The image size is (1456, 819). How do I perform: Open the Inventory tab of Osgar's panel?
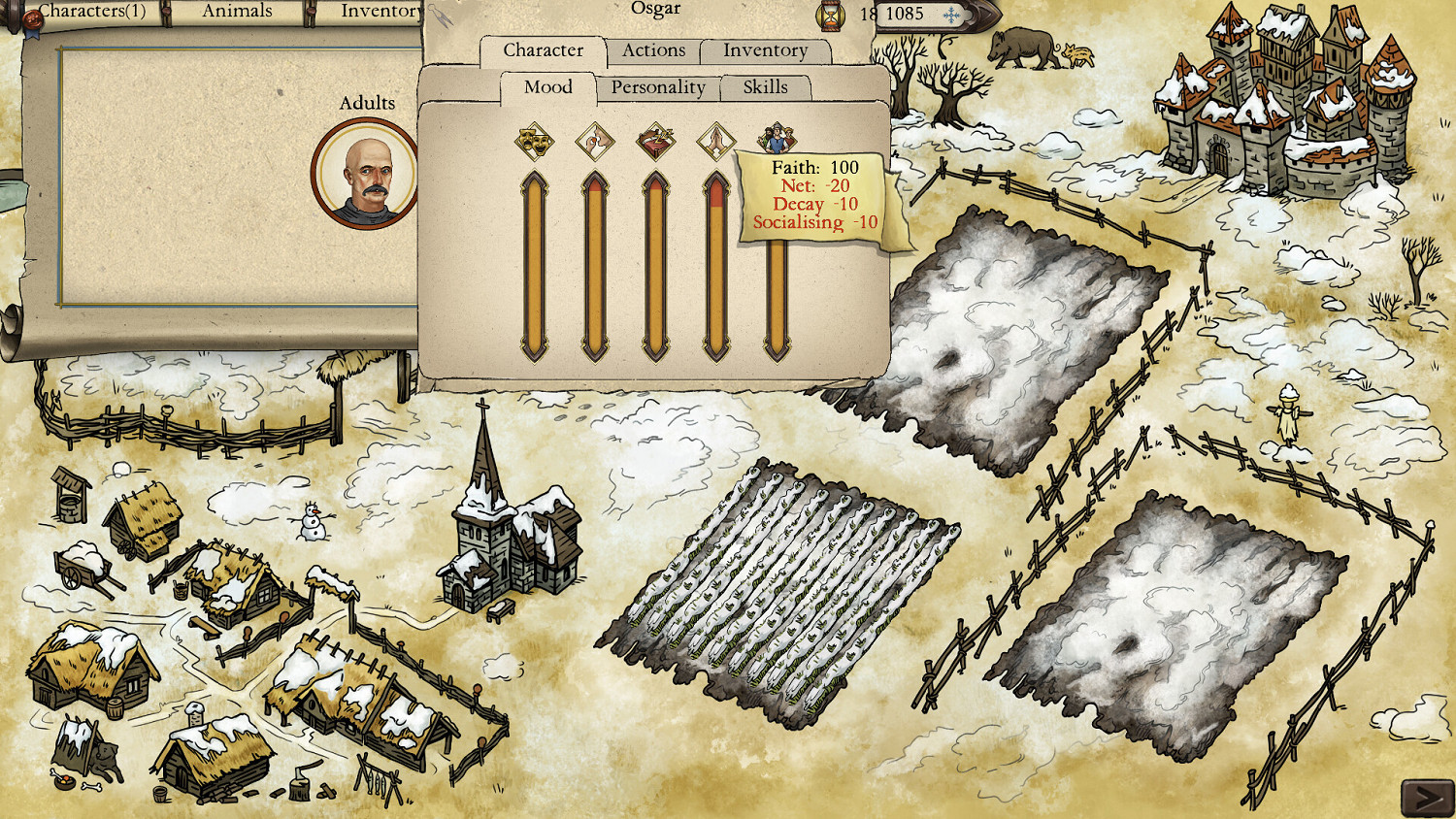coord(766,50)
